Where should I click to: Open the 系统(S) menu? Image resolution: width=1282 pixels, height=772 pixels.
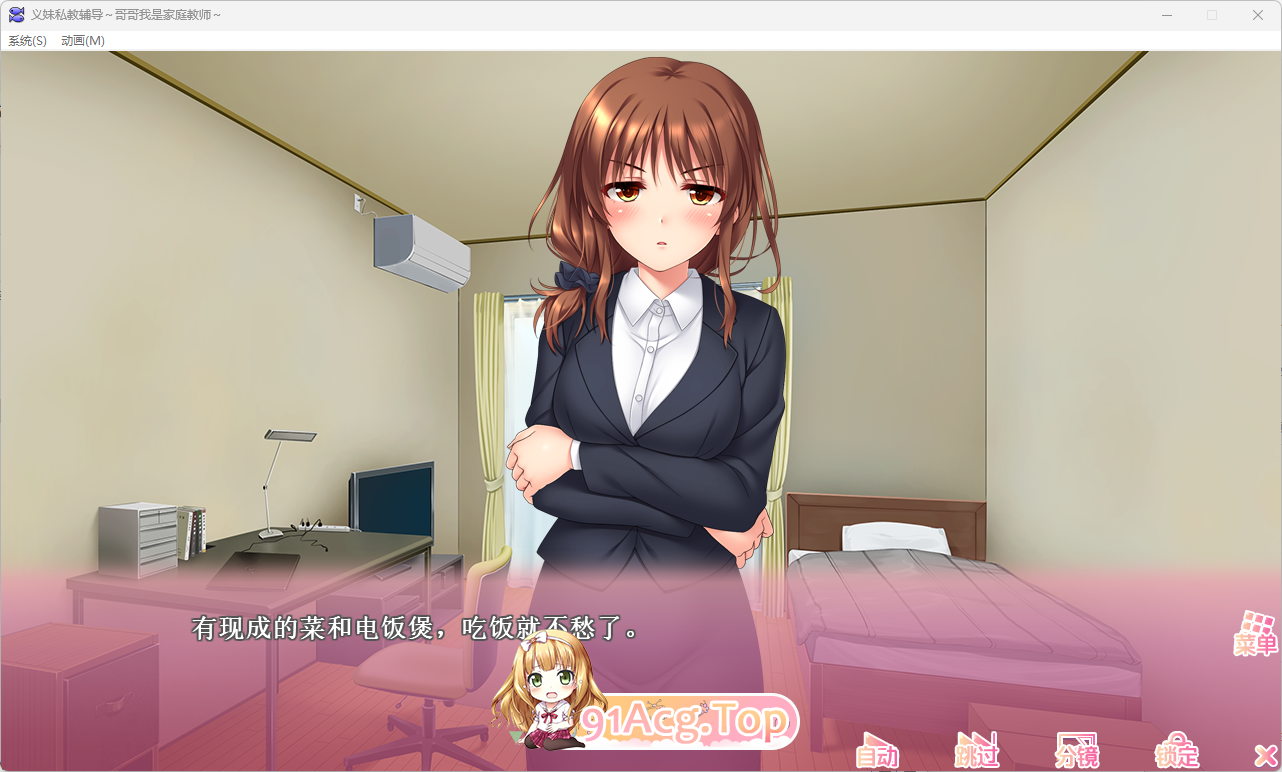coord(26,40)
